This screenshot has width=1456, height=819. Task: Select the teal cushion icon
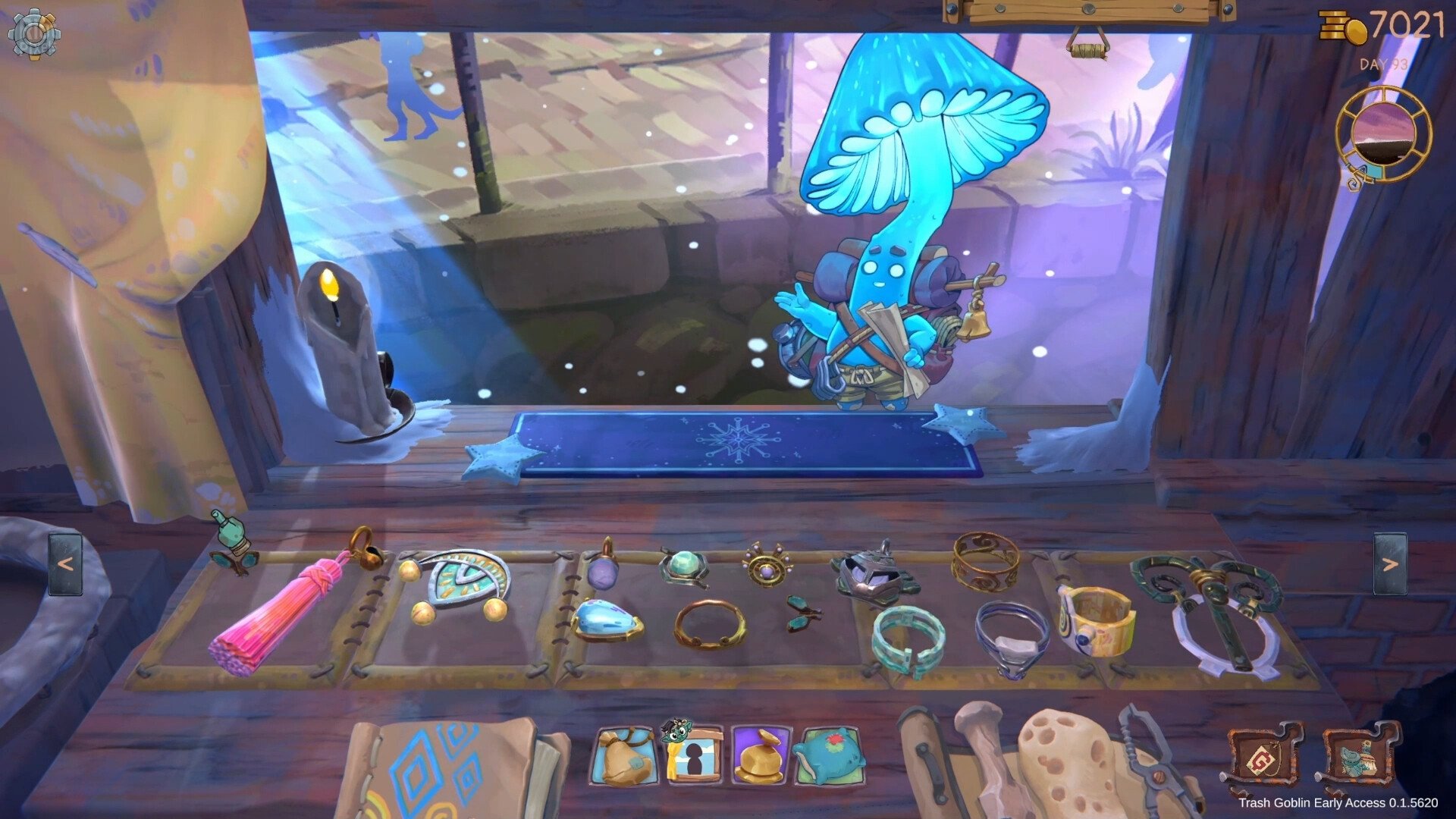[x=828, y=756]
